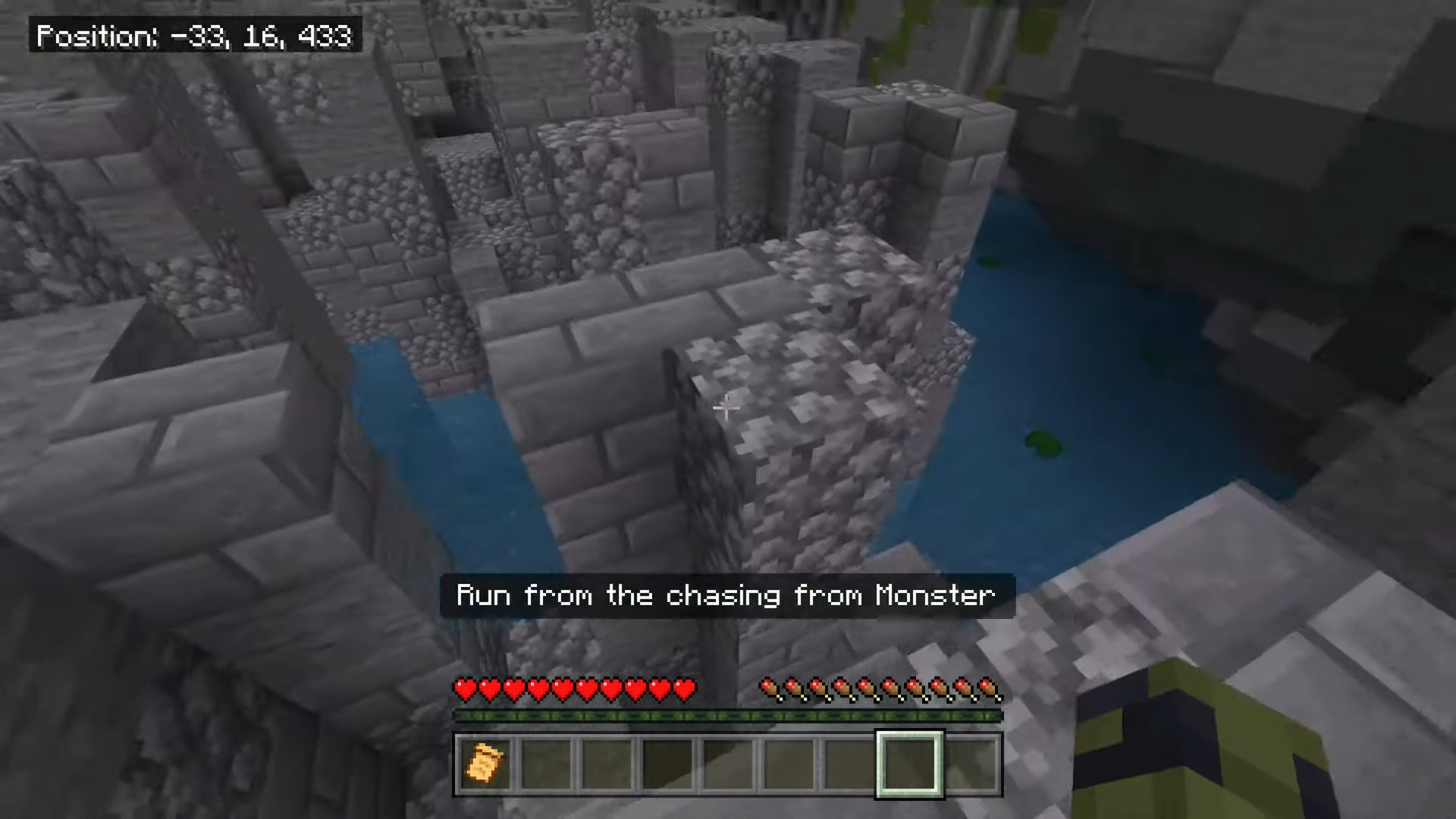Select the currently highlighted hotbar slot

[908, 764]
